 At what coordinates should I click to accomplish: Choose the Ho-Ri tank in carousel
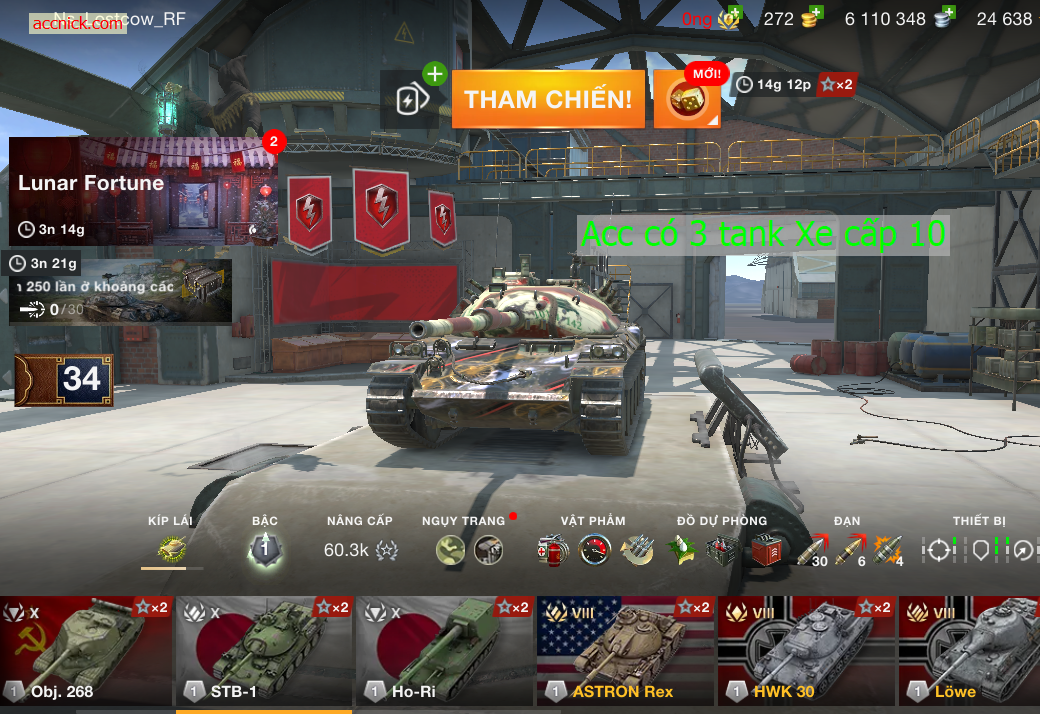[444, 651]
